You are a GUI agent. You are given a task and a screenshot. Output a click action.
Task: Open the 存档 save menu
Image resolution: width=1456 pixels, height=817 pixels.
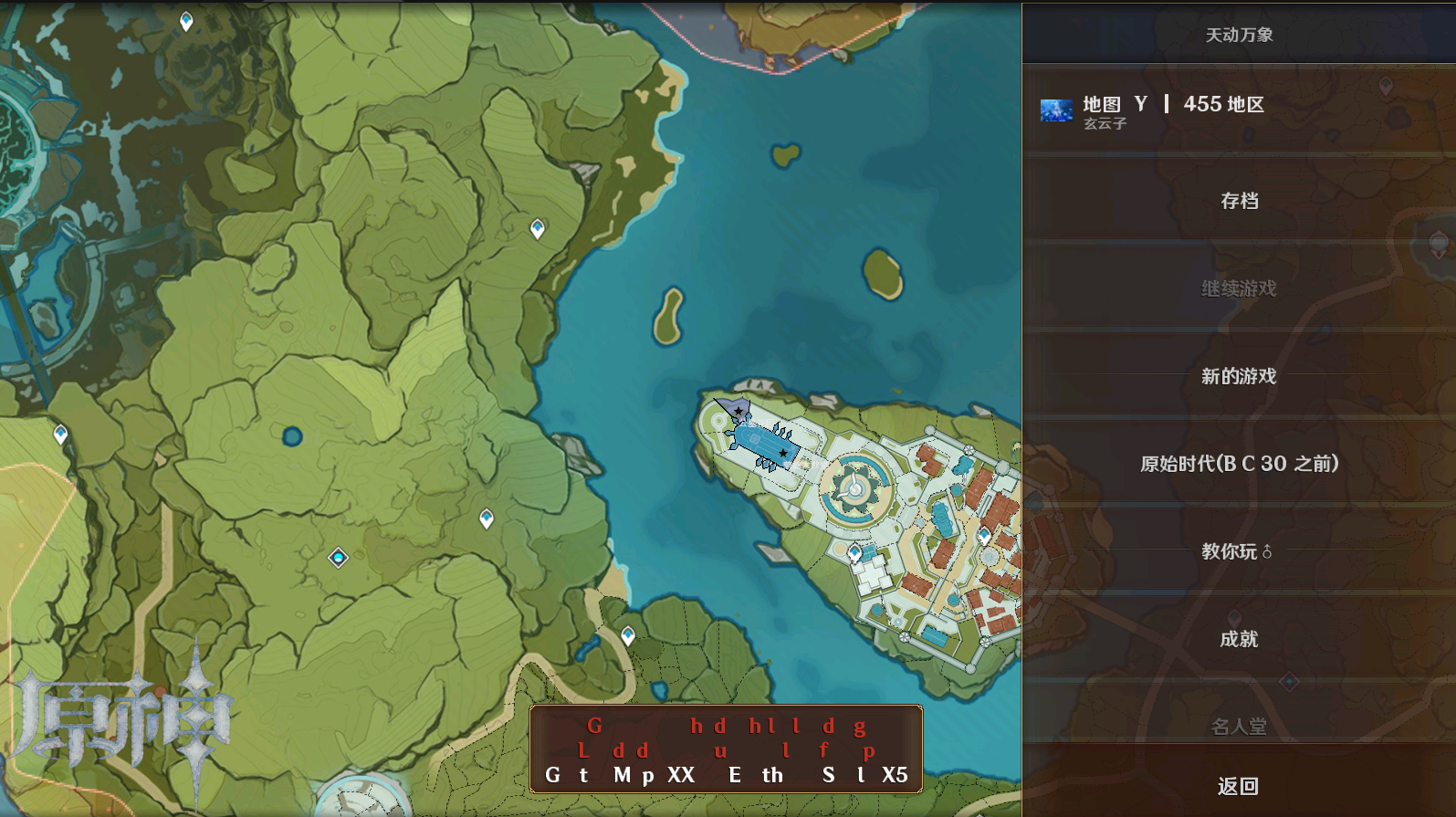coord(1239,201)
